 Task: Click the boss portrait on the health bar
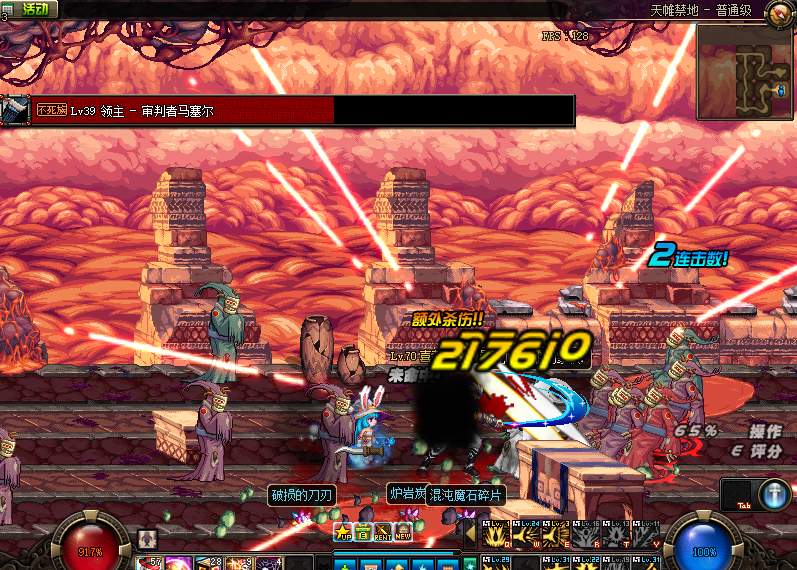(15, 110)
